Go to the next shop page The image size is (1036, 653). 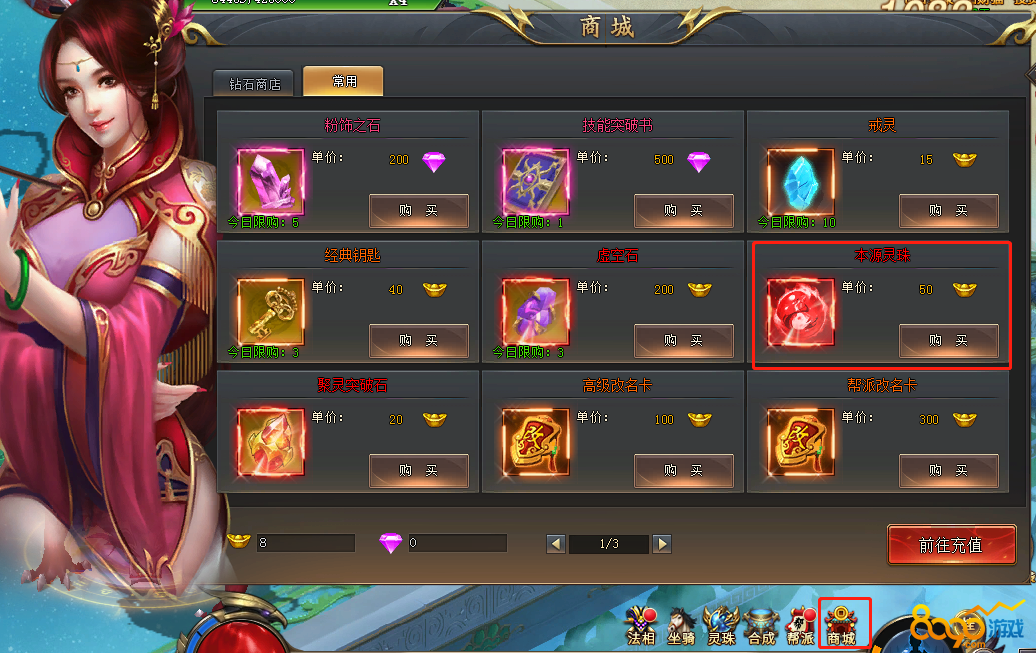point(661,544)
